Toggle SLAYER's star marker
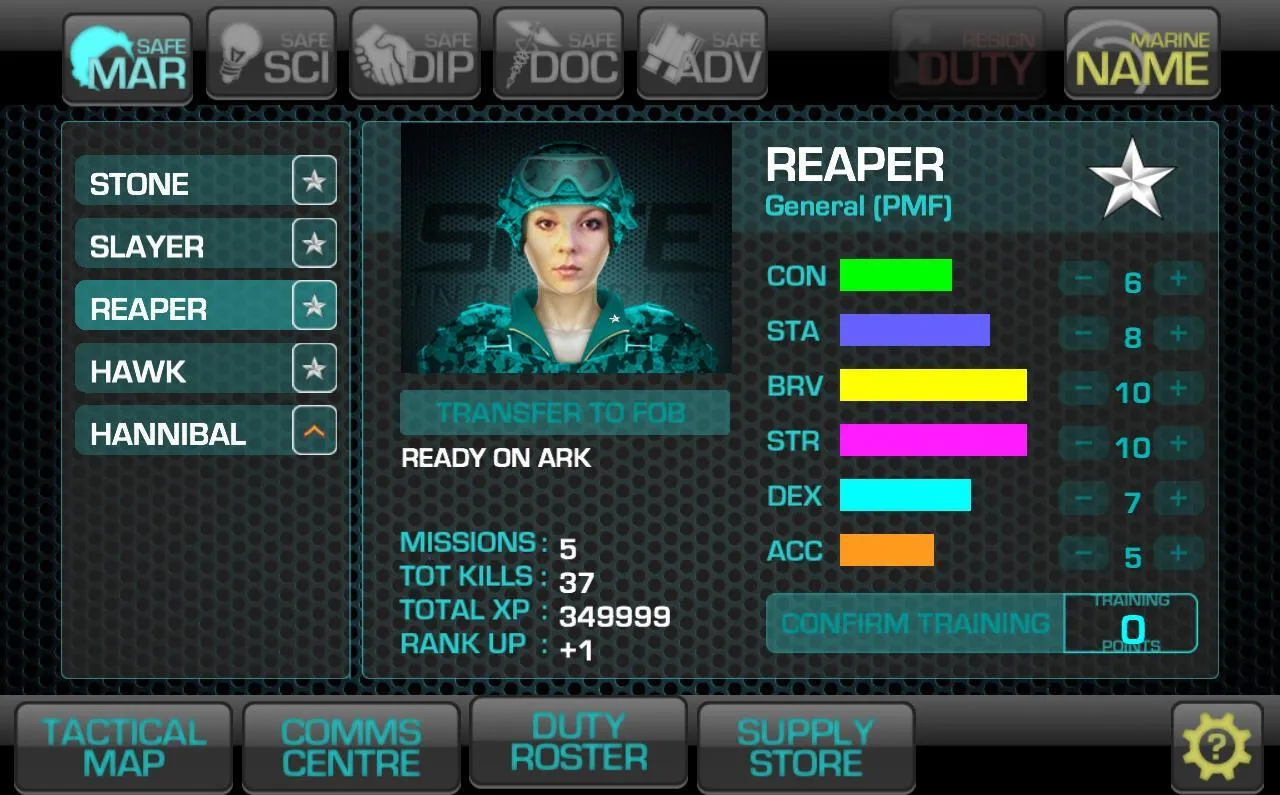This screenshot has height=795, width=1280. point(314,244)
